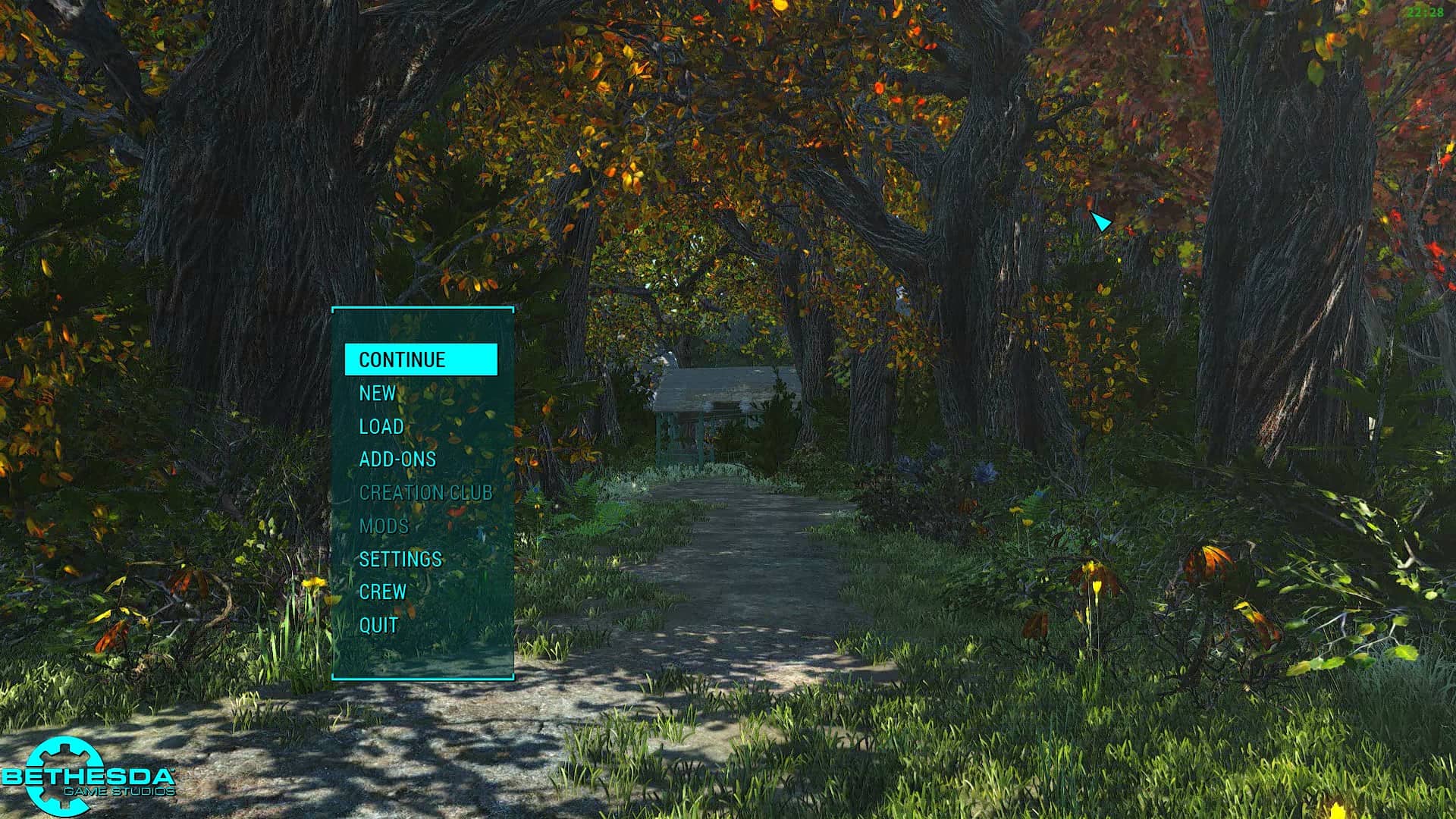Open the Load game menu
This screenshot has height=819, width=1456.
[x=381, y=426]
